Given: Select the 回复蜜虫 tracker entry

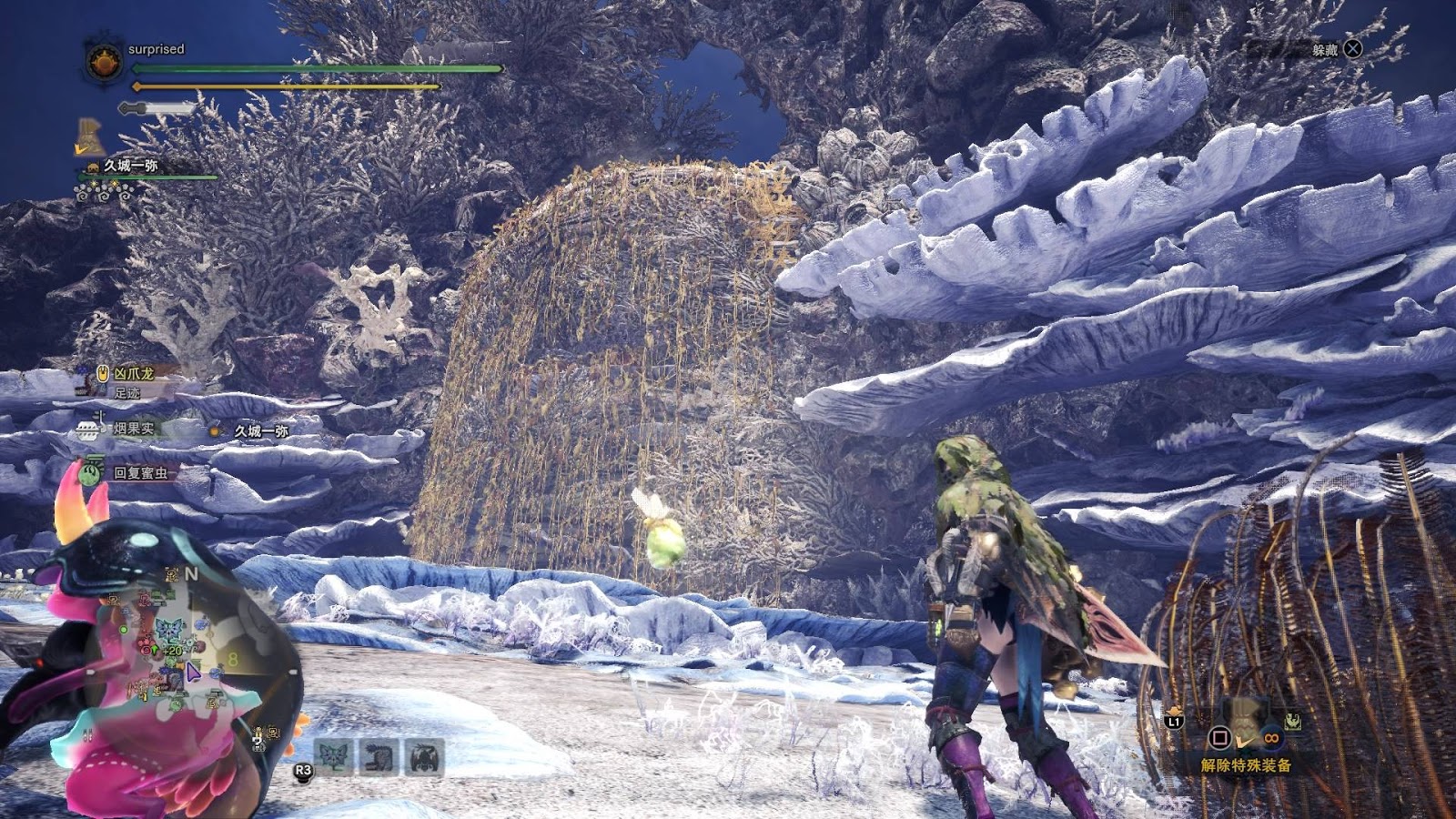Looking at the screenshot, I should [x=139, y=473].
